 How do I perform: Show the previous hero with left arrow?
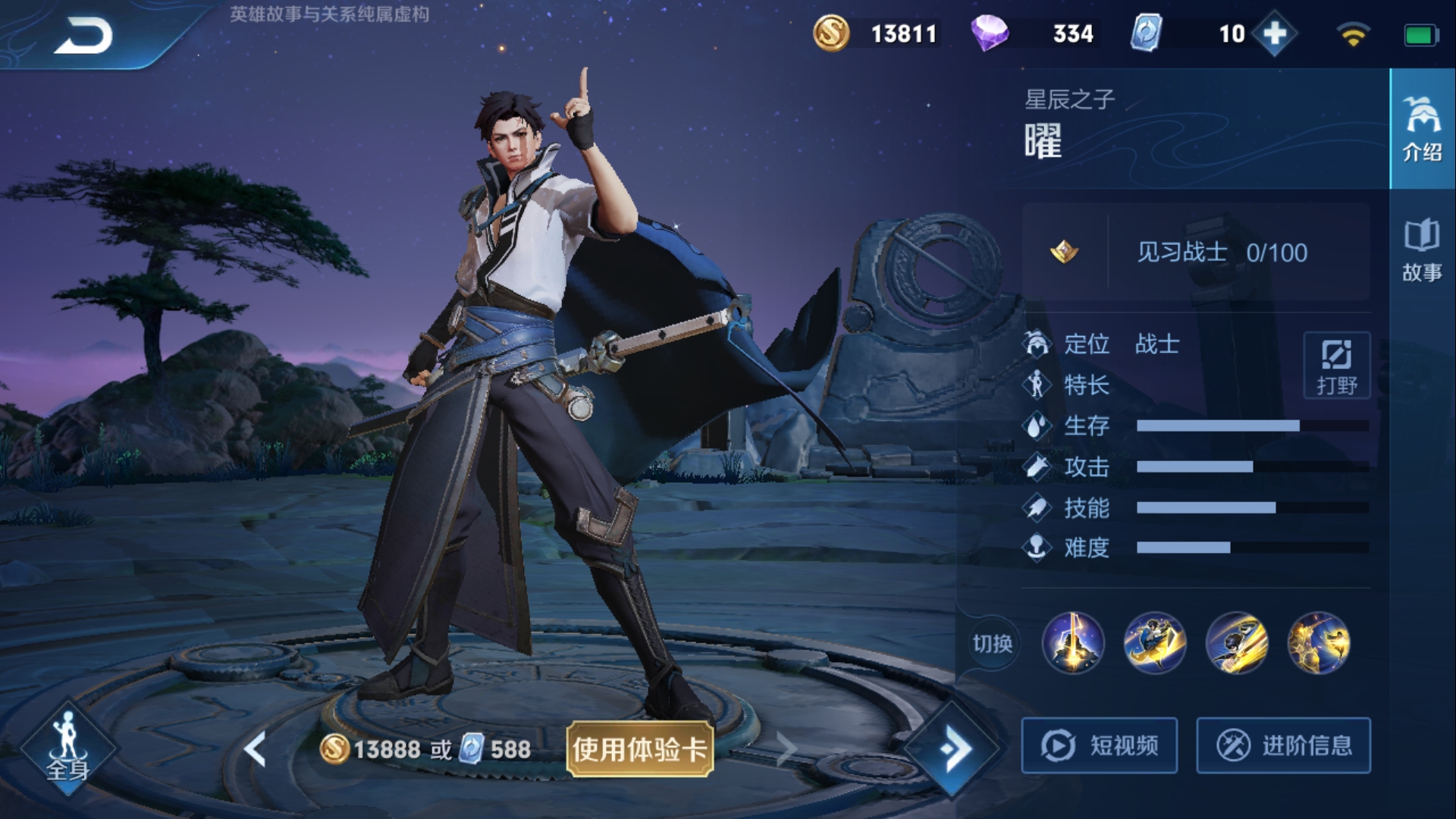click(255, 749)
